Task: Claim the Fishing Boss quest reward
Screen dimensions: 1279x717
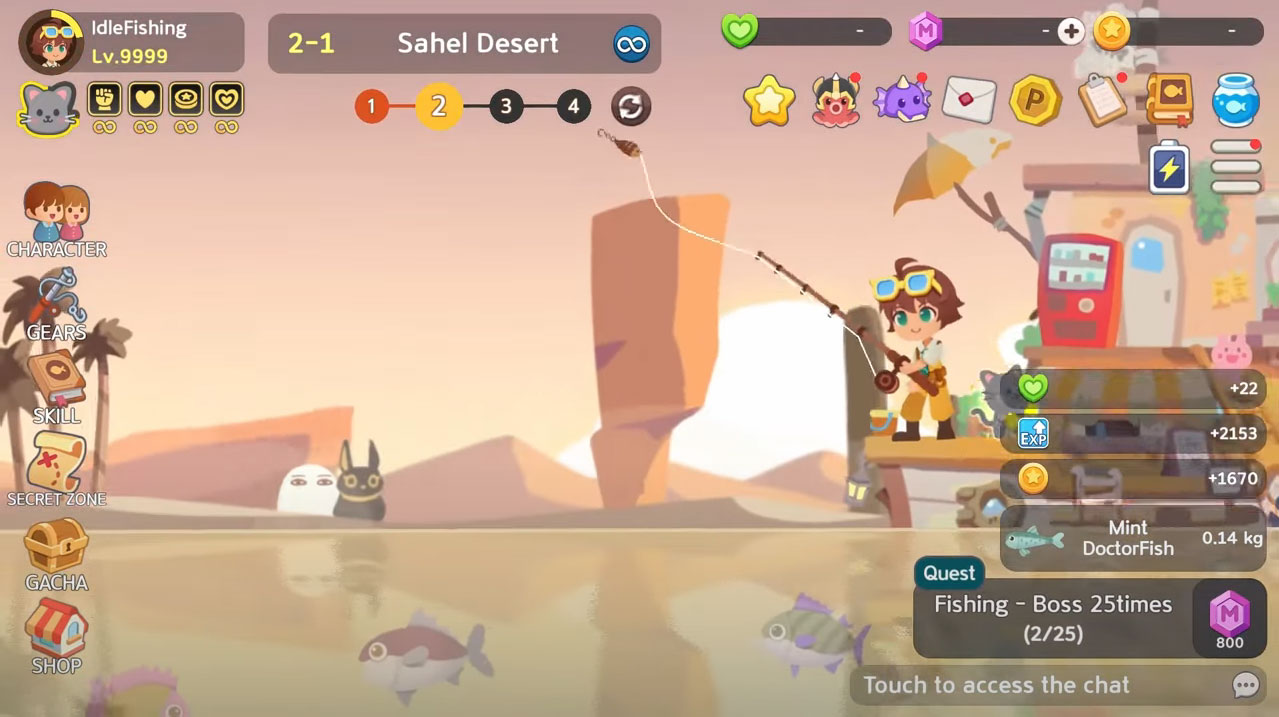Action: [1229, 619]
